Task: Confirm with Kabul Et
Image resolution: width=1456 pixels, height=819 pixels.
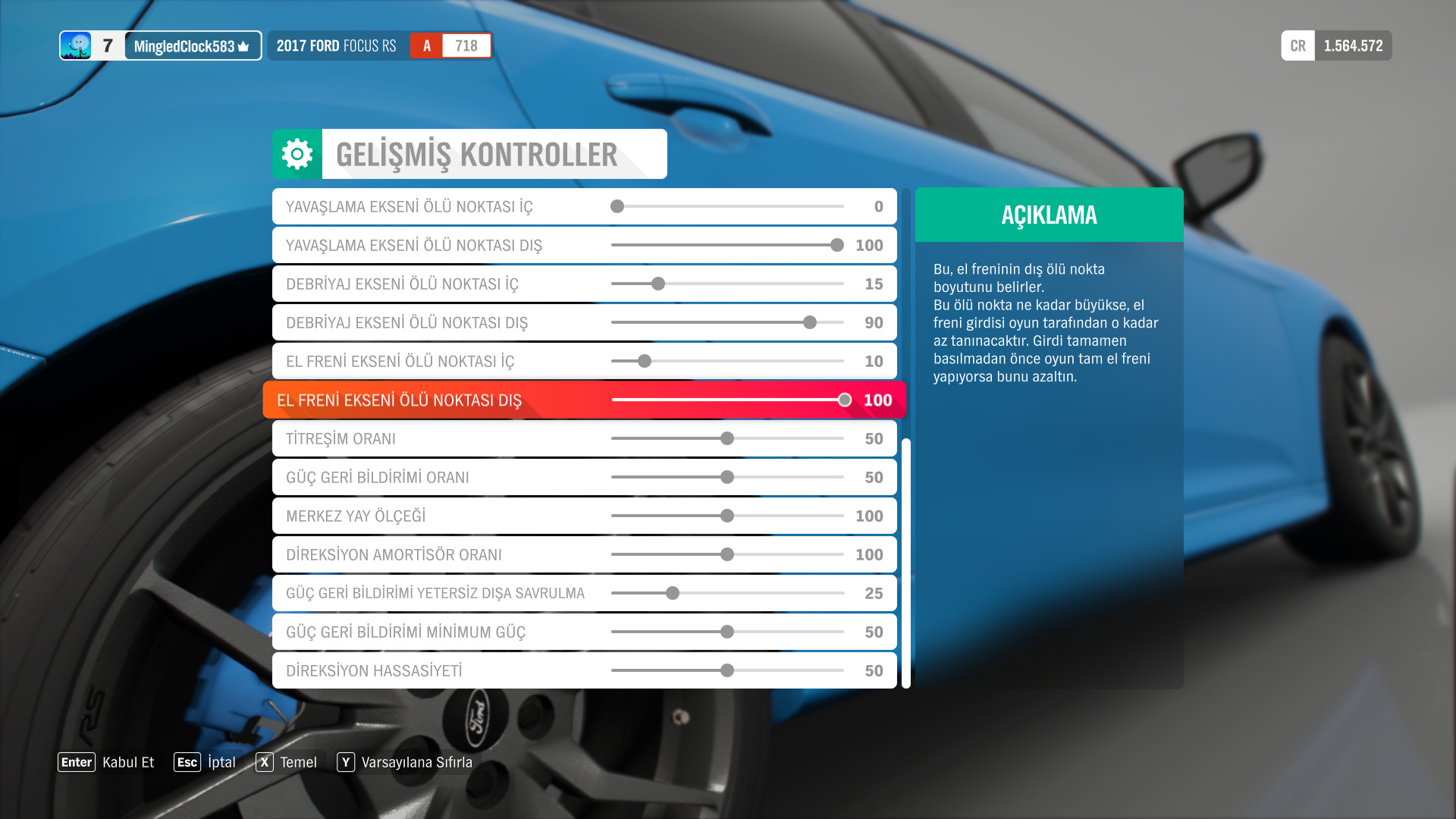Action: pos(106,762)
